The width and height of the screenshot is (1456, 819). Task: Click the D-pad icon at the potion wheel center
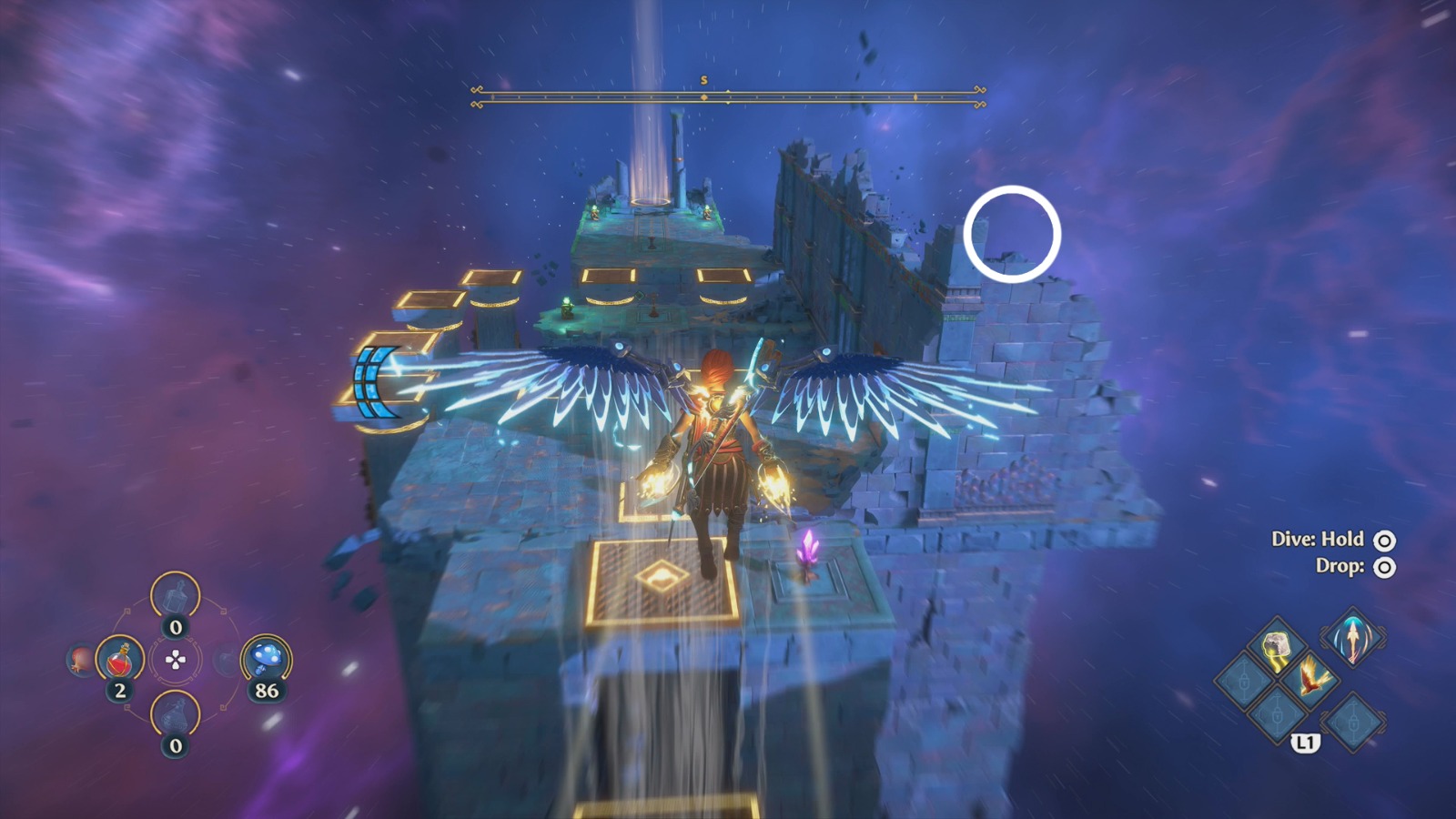176,660
